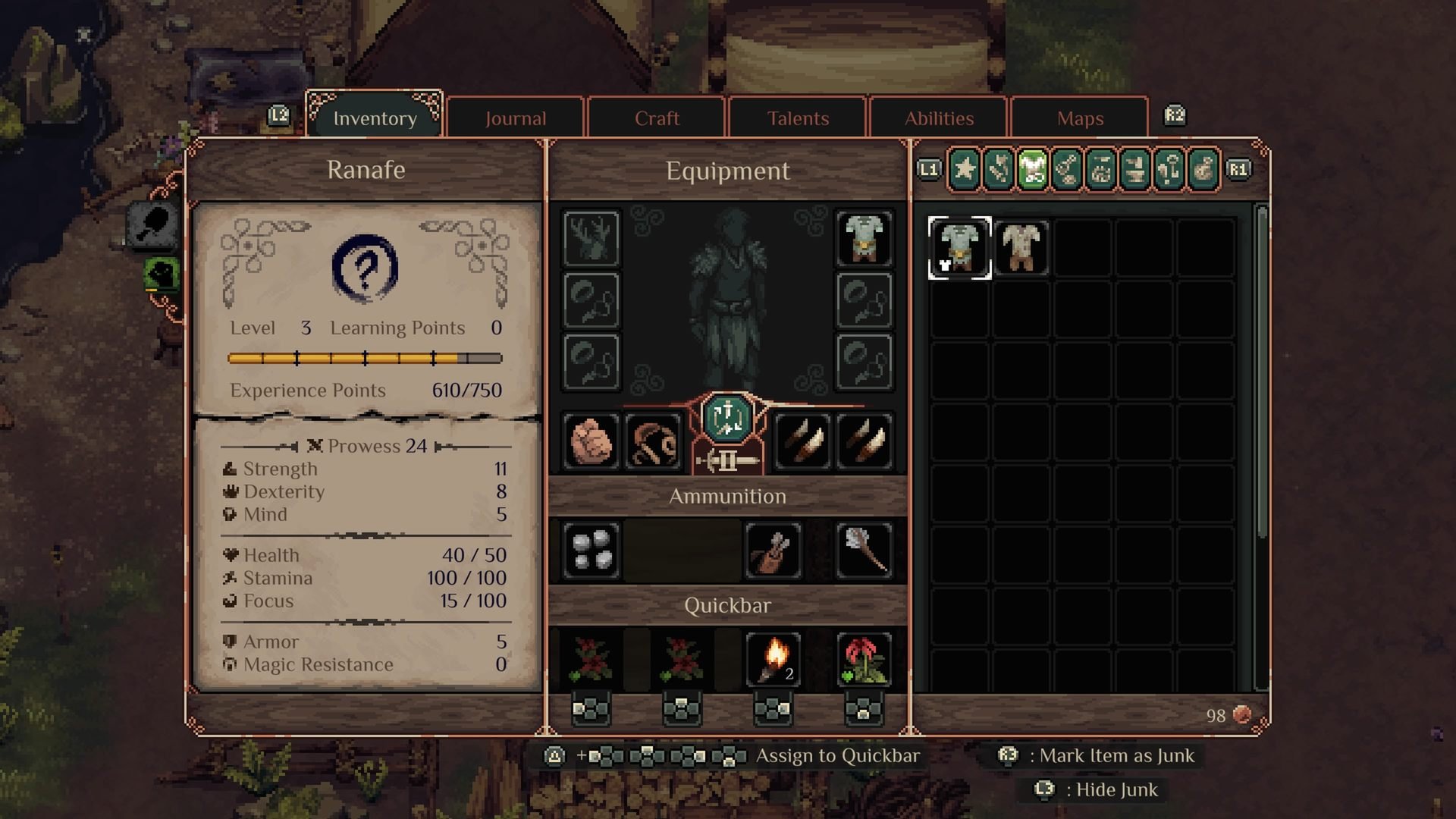The width and height of the screenshot is (1456, 819).
Task: Switch to the Journal tab
Action: coord(516,118)
